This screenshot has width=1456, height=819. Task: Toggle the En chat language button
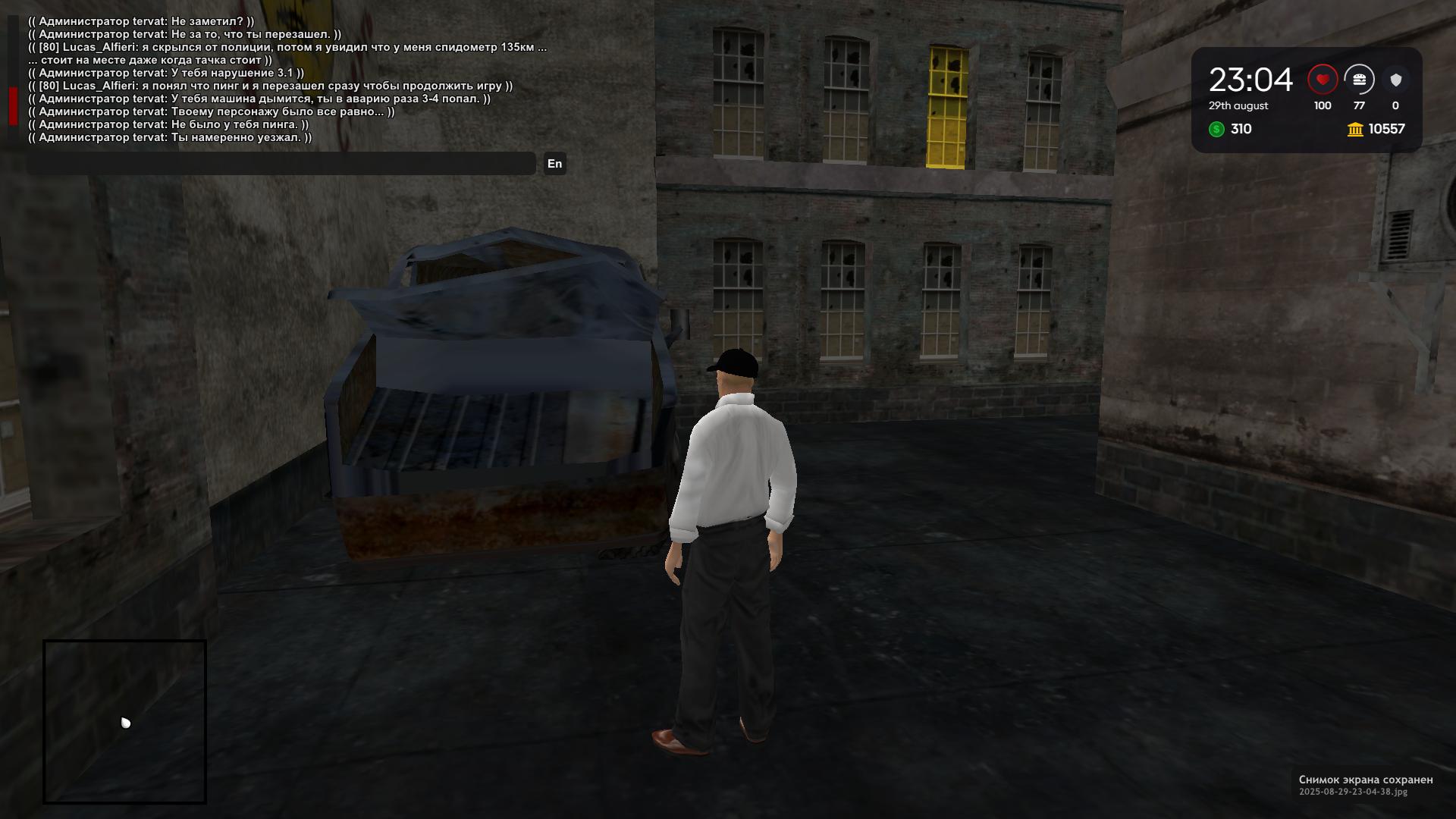(x=554, y=164)
